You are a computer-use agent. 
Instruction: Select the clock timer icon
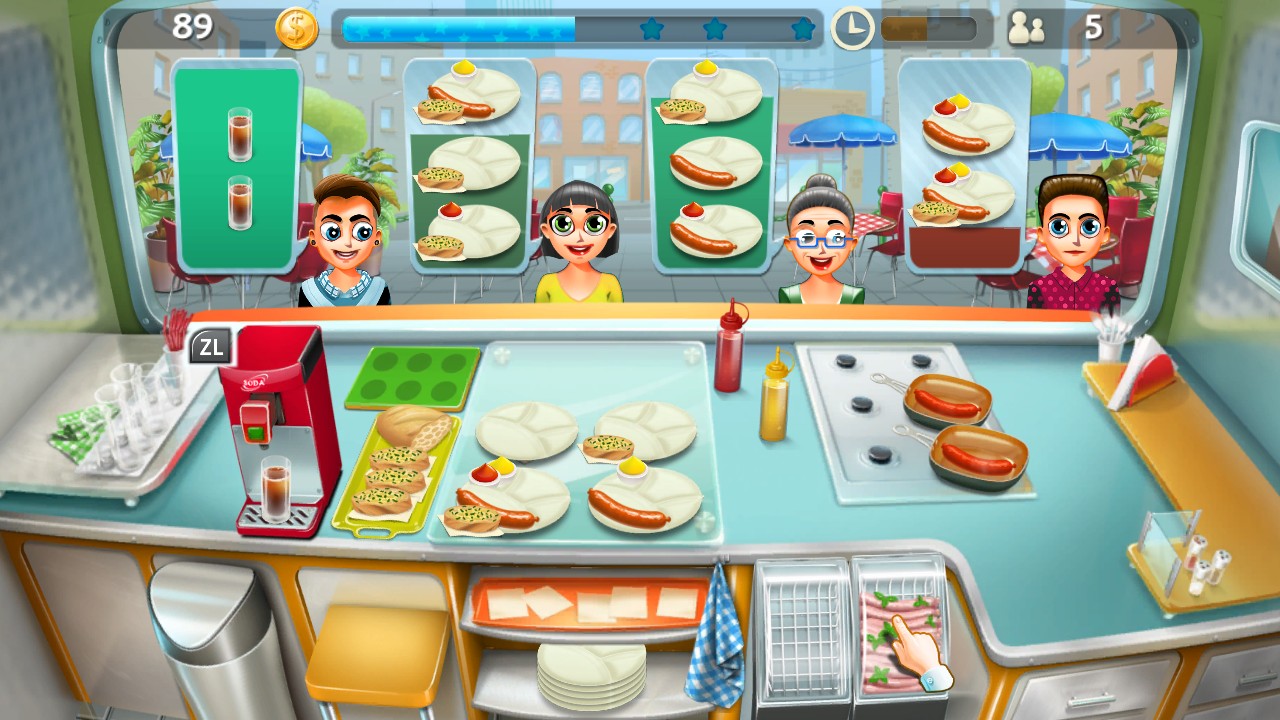[x=853, y=28]
